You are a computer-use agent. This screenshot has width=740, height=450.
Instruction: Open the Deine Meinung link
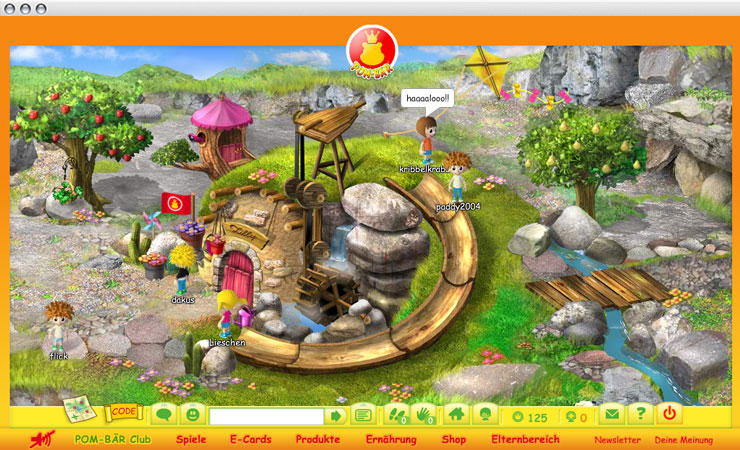[x=685, y=440]
